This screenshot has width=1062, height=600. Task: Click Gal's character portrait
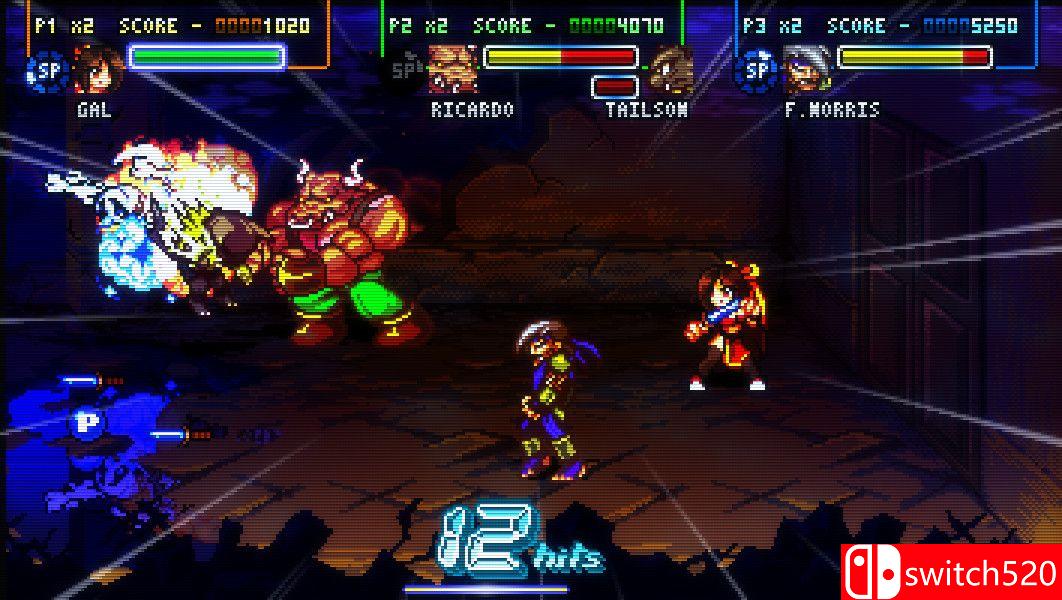click(97, 70)
